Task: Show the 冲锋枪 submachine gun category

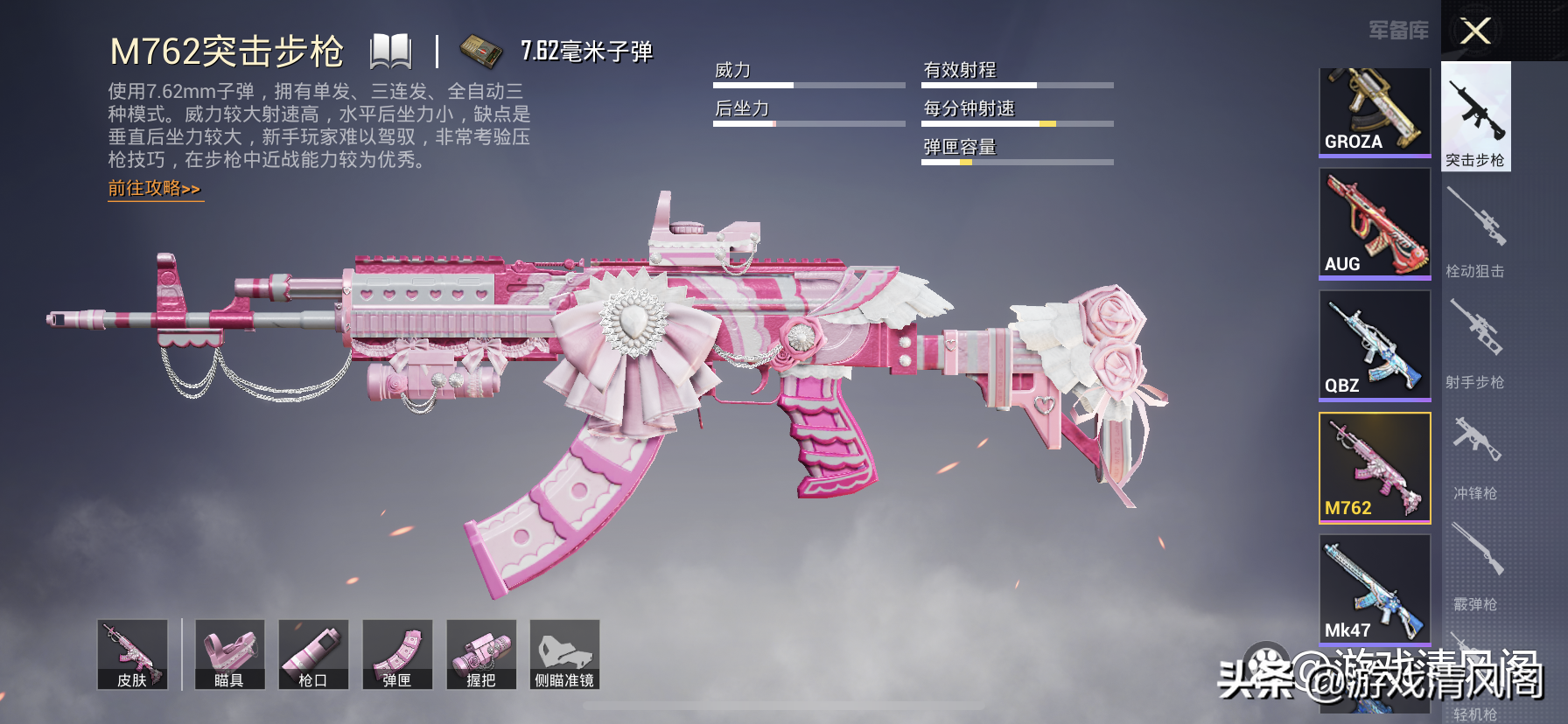Action: pos(1475,454)
